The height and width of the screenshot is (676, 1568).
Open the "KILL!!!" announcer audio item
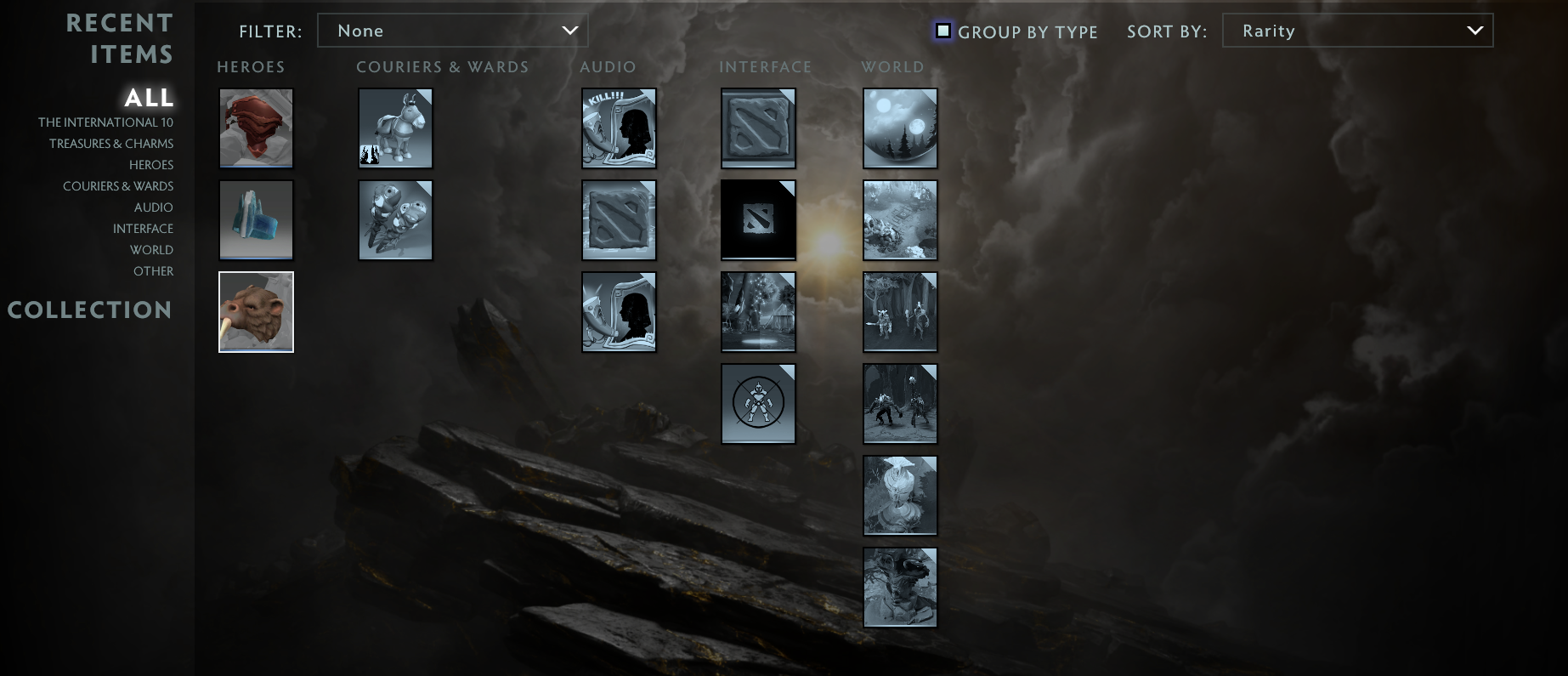click(619, 128)
